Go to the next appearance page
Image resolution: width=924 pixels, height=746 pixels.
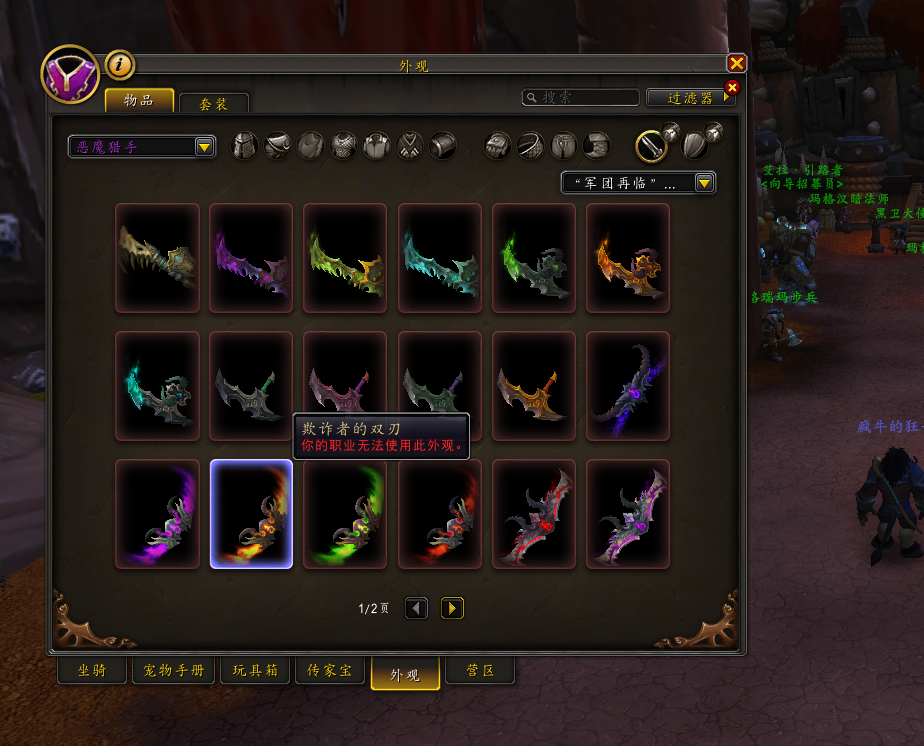(452, 608)
